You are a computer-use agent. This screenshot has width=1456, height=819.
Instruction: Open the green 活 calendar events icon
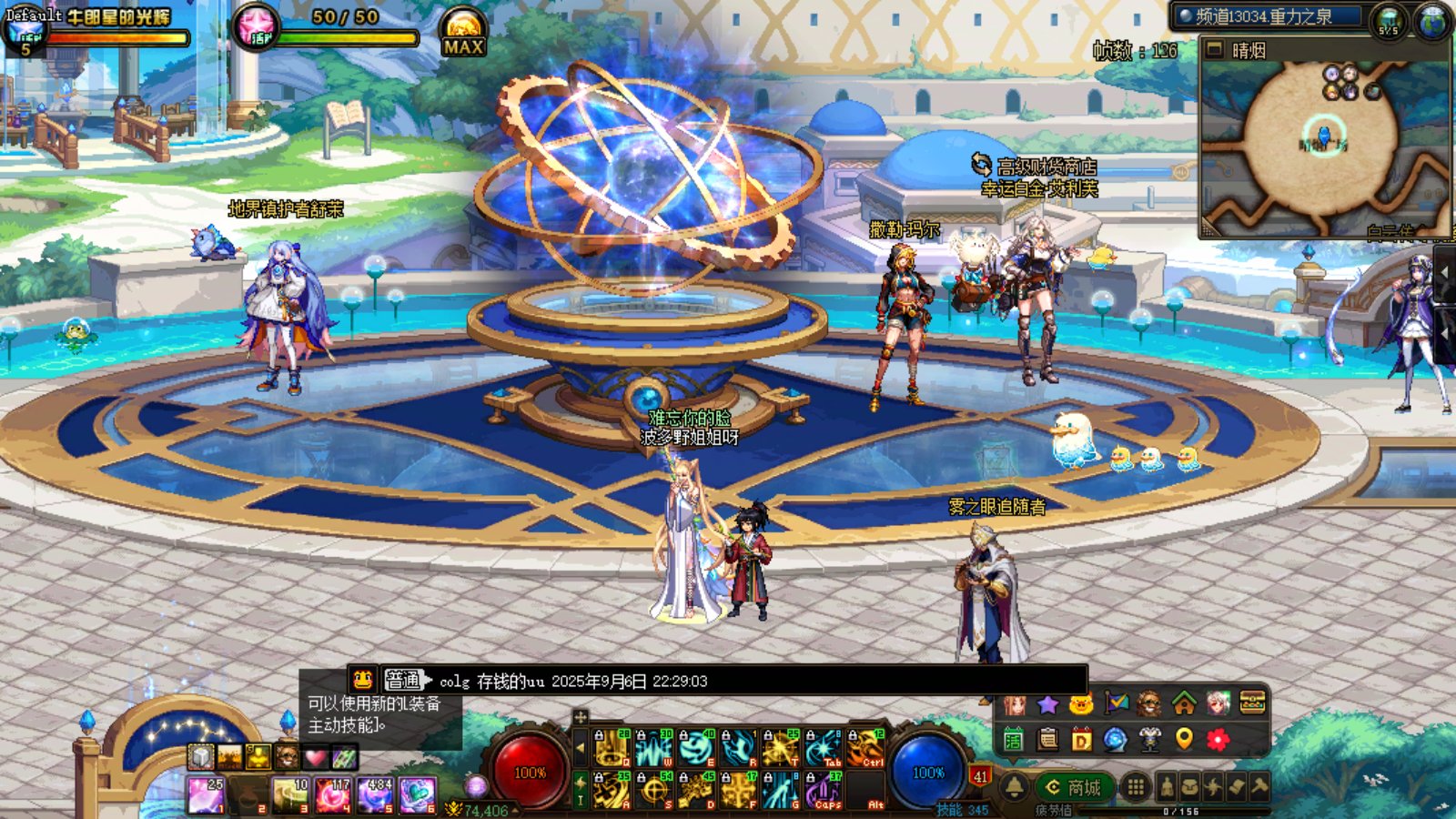click(x=1014, y=739)
